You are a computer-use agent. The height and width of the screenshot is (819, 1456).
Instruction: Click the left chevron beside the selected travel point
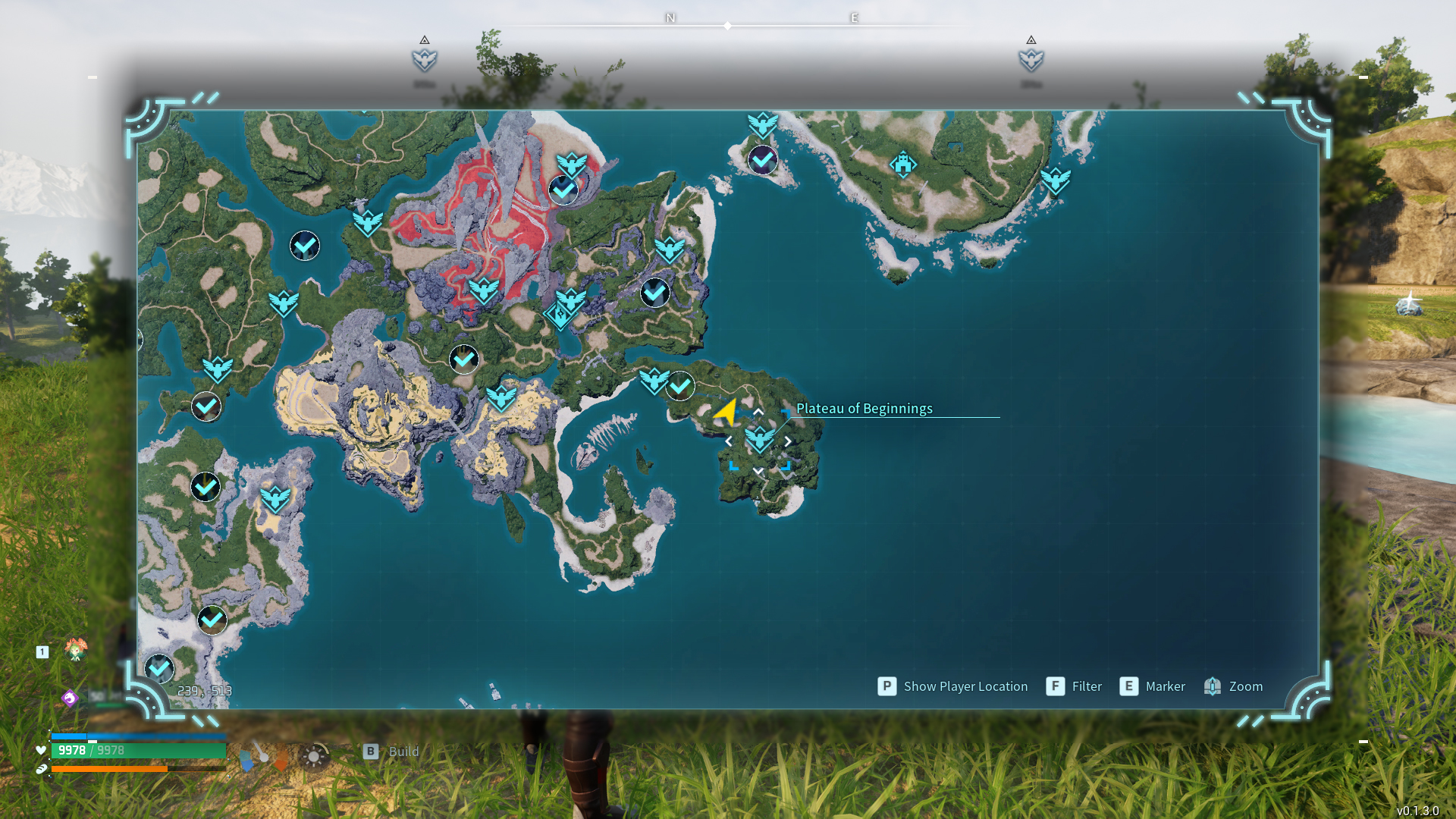(x=730, y=440)
